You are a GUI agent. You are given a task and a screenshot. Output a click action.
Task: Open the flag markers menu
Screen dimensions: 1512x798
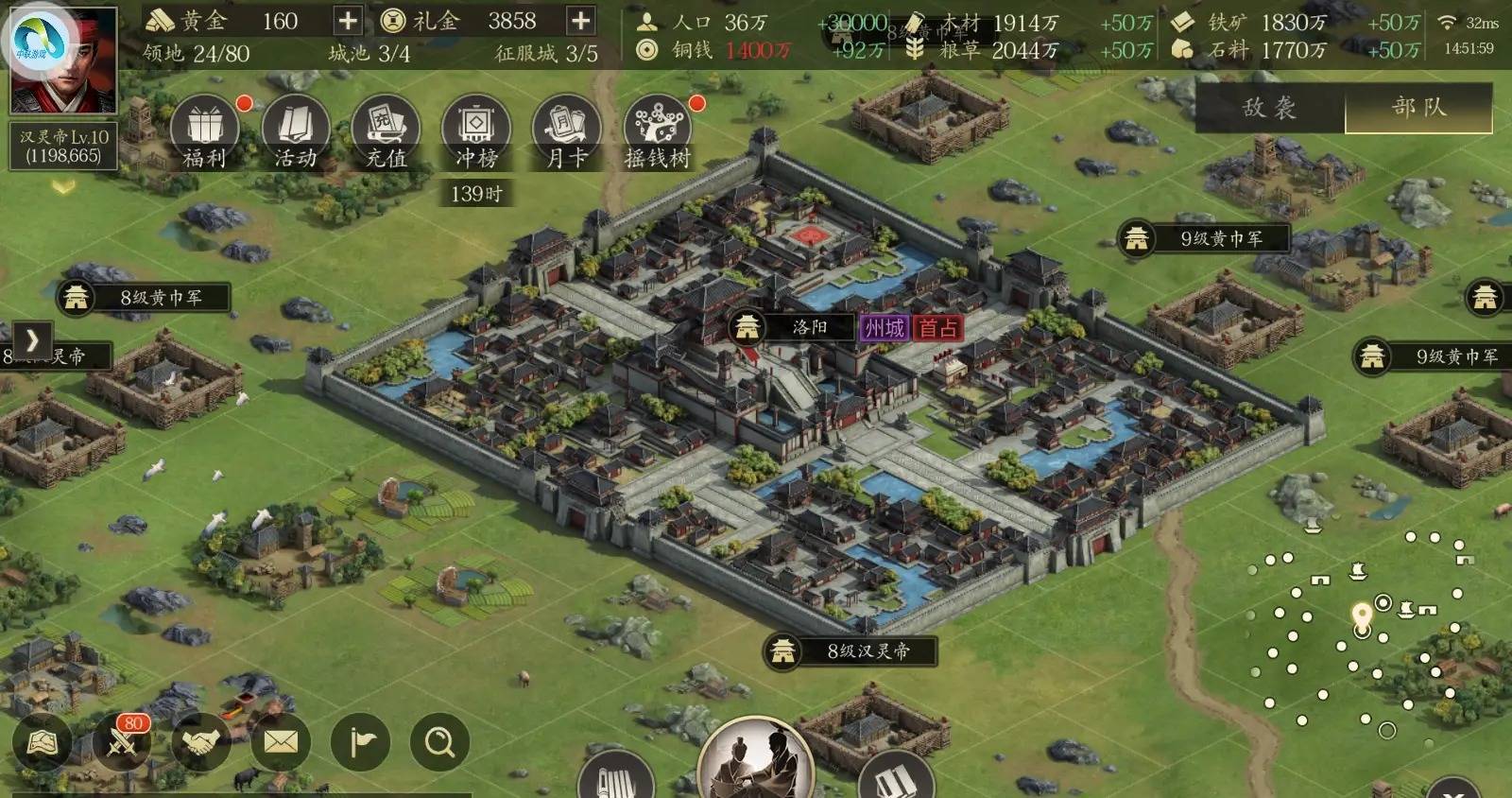coord(361,743)
